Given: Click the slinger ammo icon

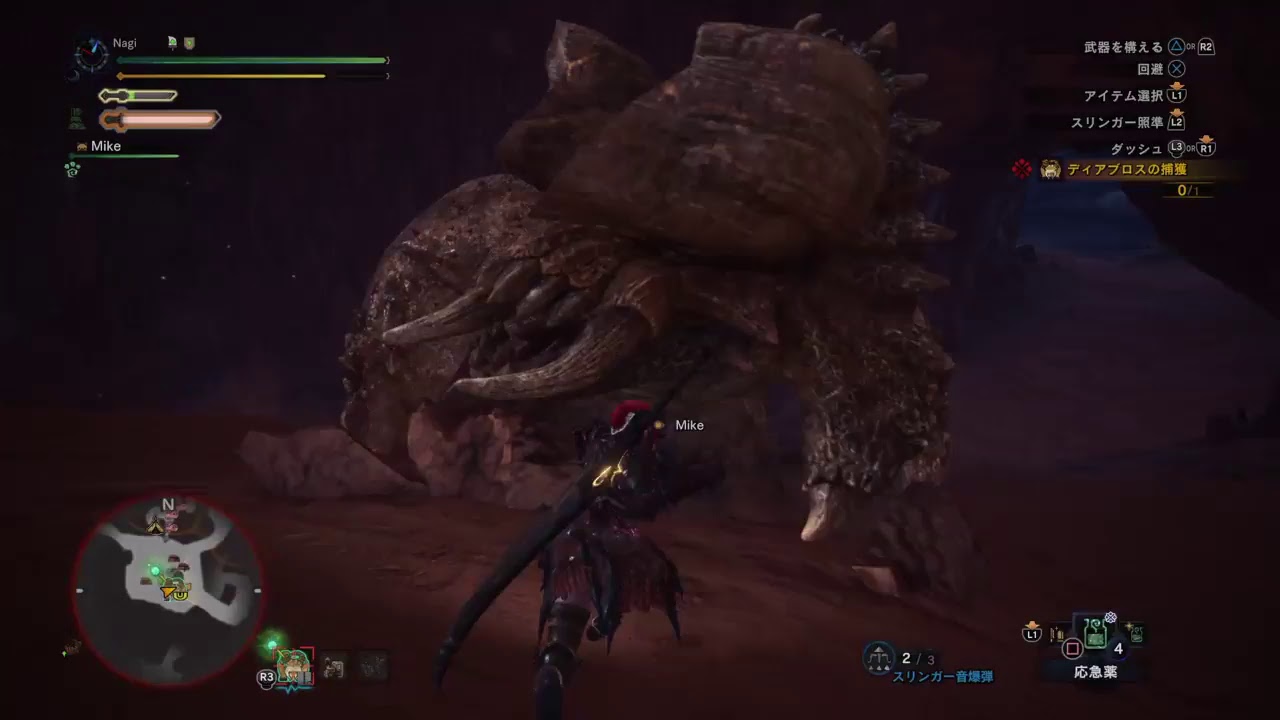Looking at the screenshot, I should point(878,658).
